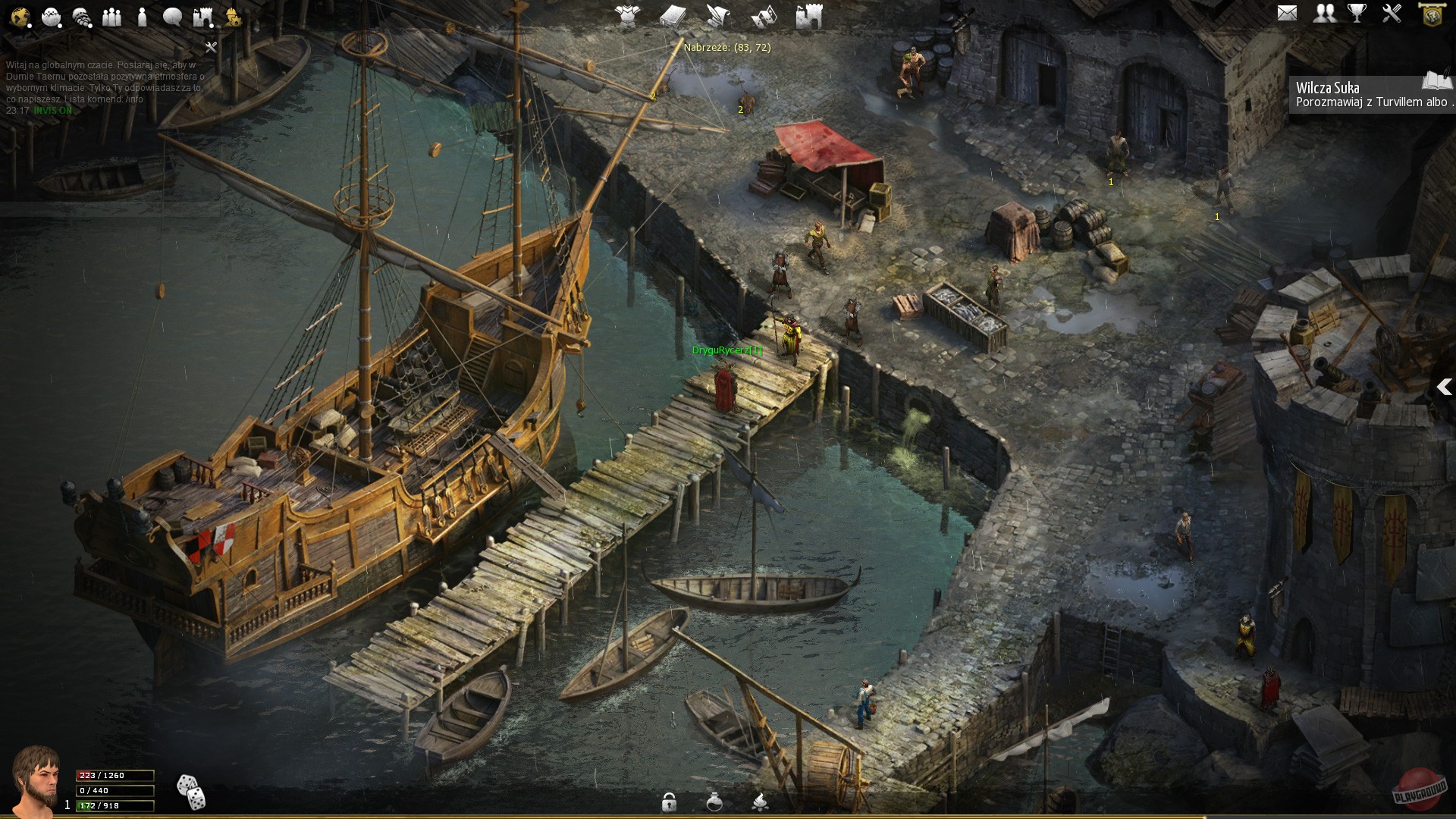Select the single person chat channel icon
The height and width of the screenshot is (819, 1456).
point(142,17)
